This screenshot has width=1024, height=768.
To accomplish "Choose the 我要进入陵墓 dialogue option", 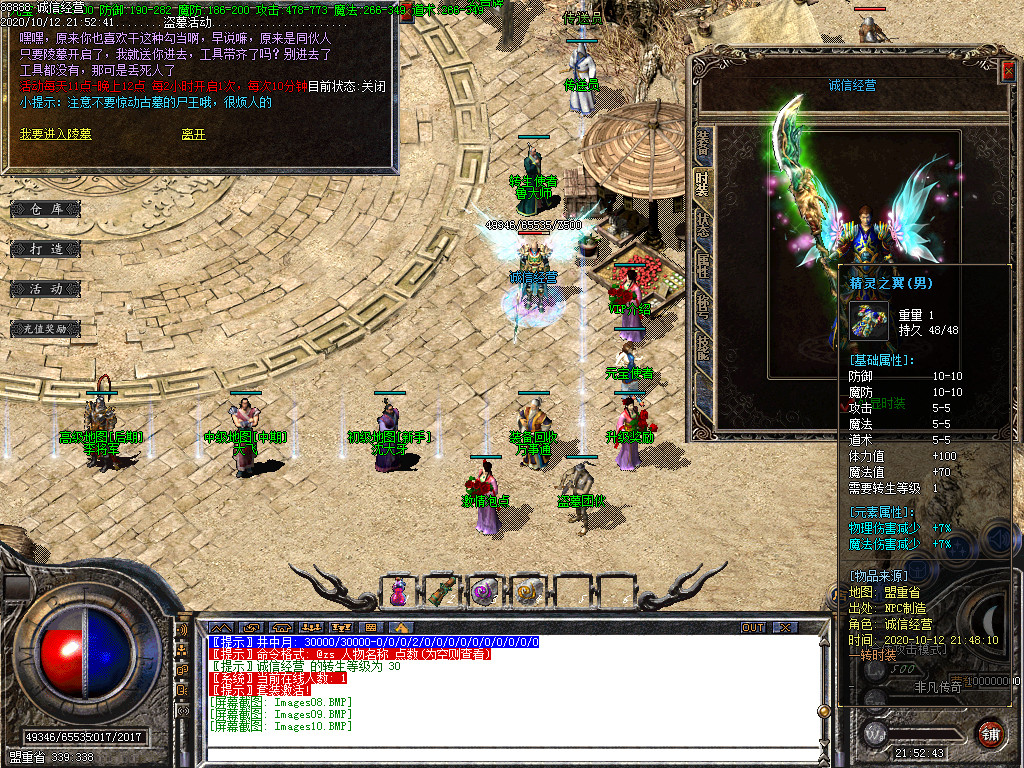I will 55,134.
